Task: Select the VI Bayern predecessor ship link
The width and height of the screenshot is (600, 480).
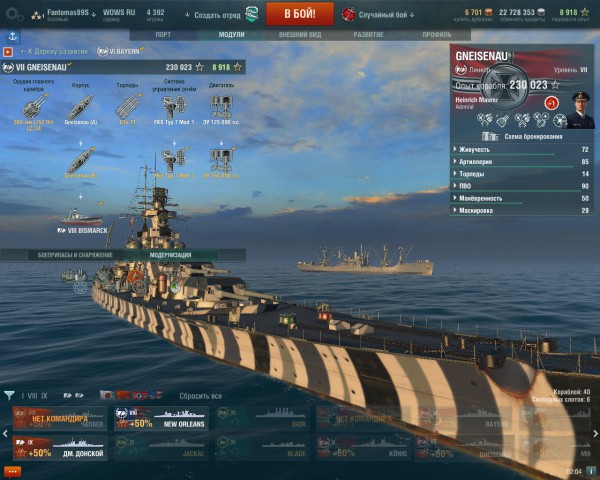Action: 123,50
